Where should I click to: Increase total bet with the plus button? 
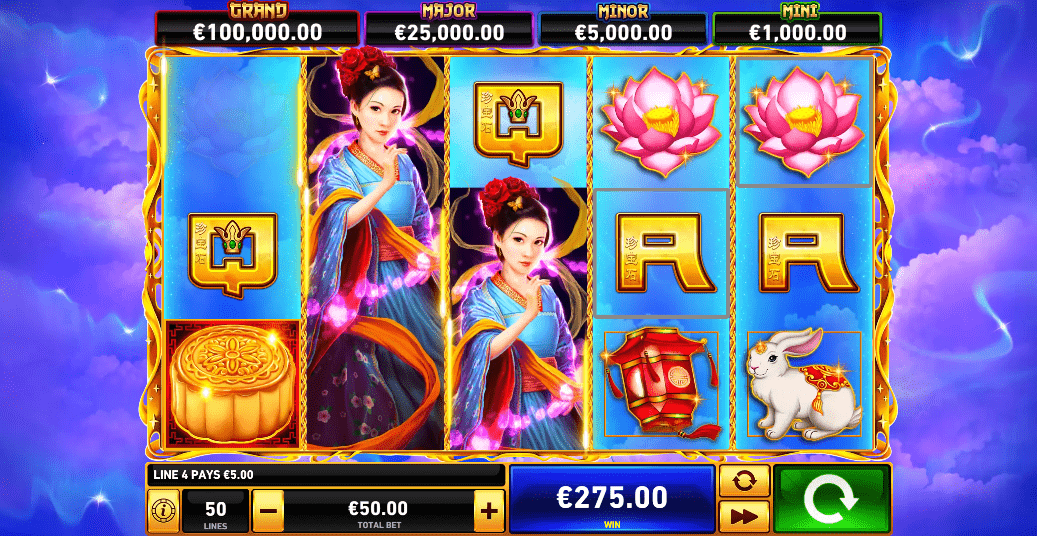click(x=488, y=511)
